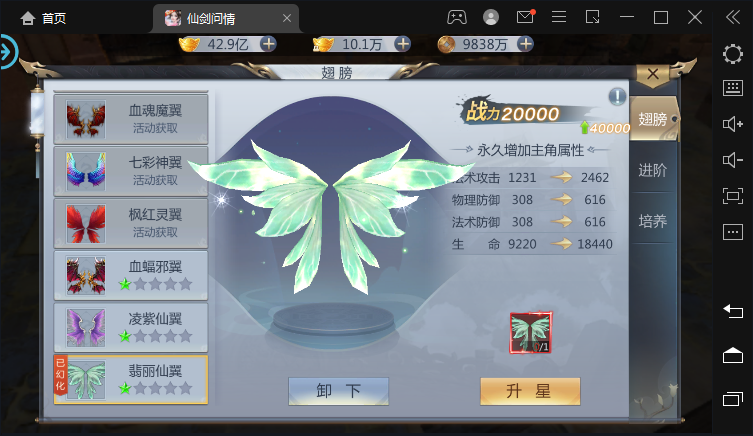Select the 血魂魔翼 wings entry
Viewport: 753px width, 436px height.
click(131, 119)
